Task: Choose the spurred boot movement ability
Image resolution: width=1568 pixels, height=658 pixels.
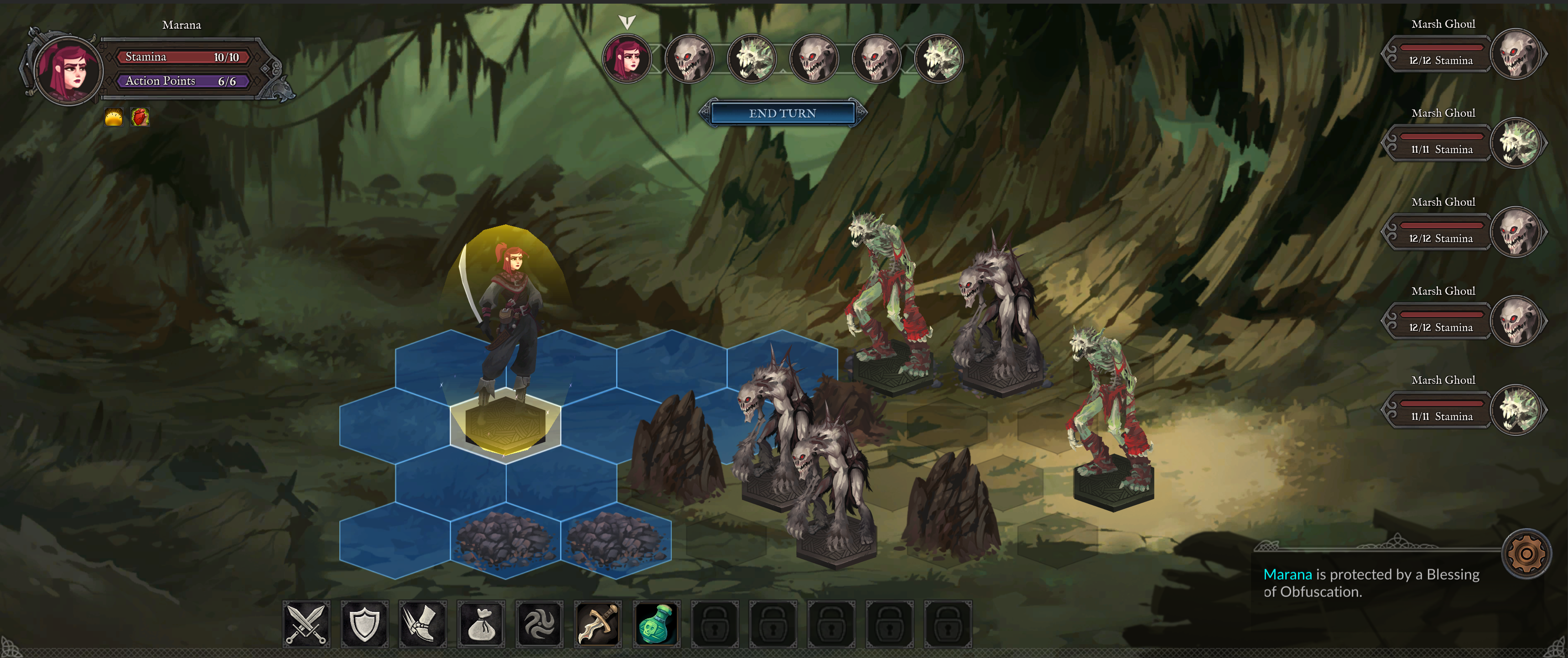Action: coord(422,623)
